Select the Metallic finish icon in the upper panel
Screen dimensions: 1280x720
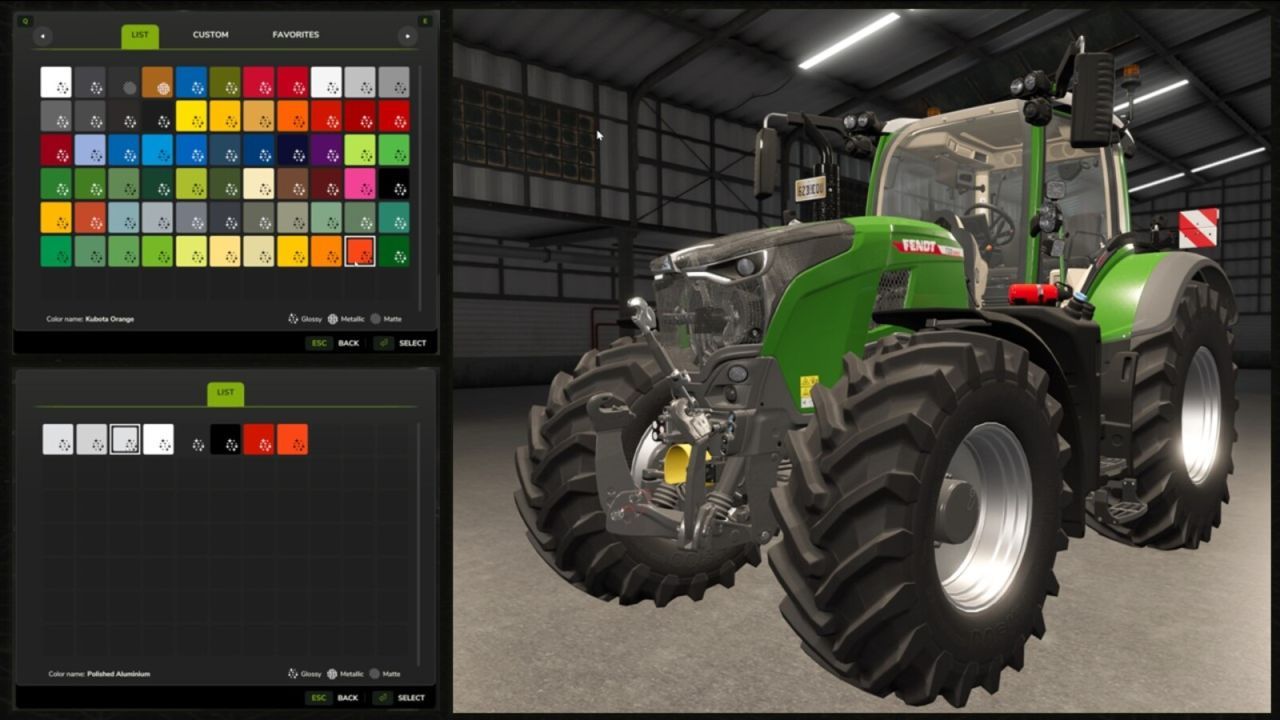click(332, 319)
